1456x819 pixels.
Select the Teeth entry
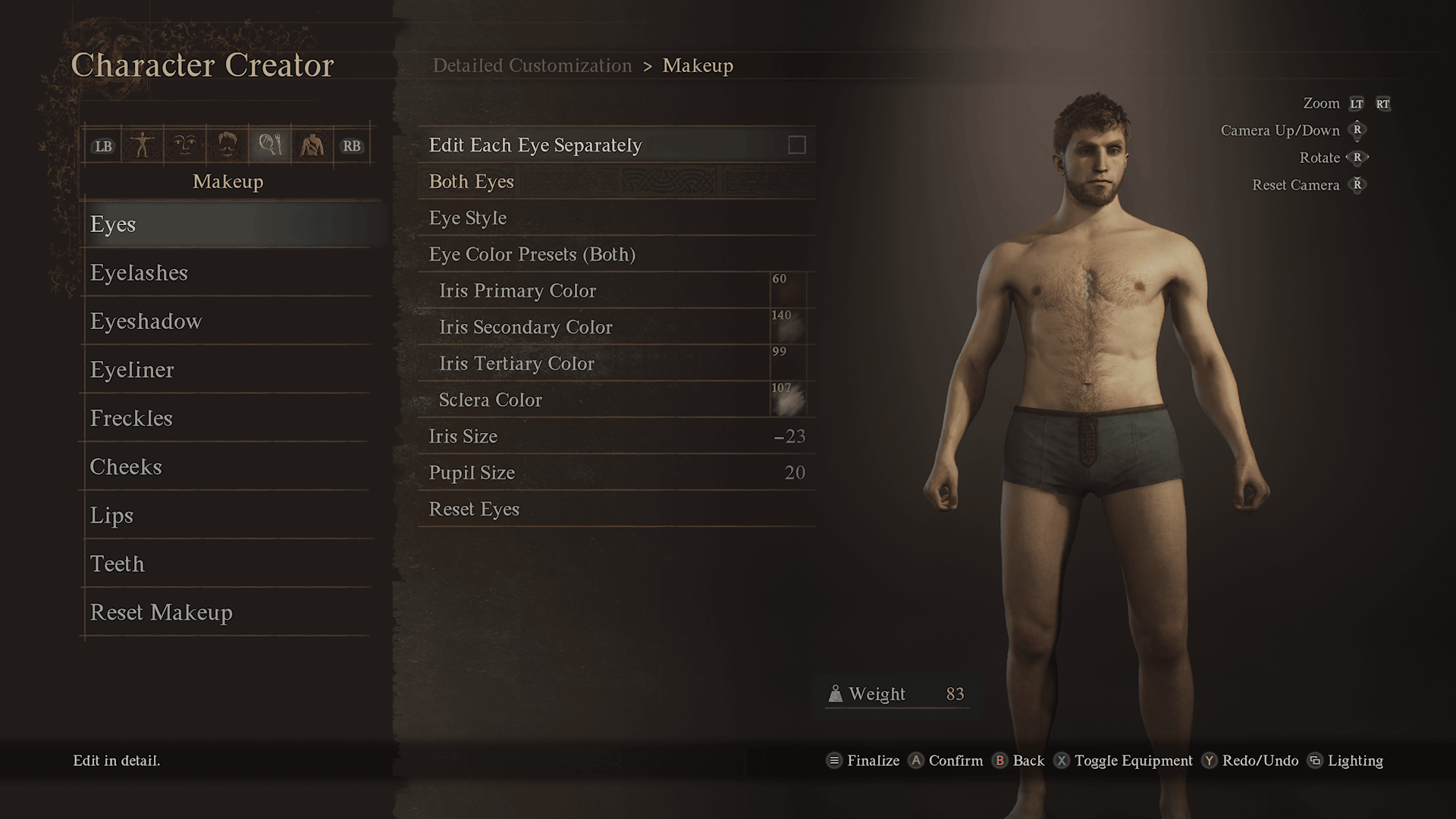(x=117, y=564)
